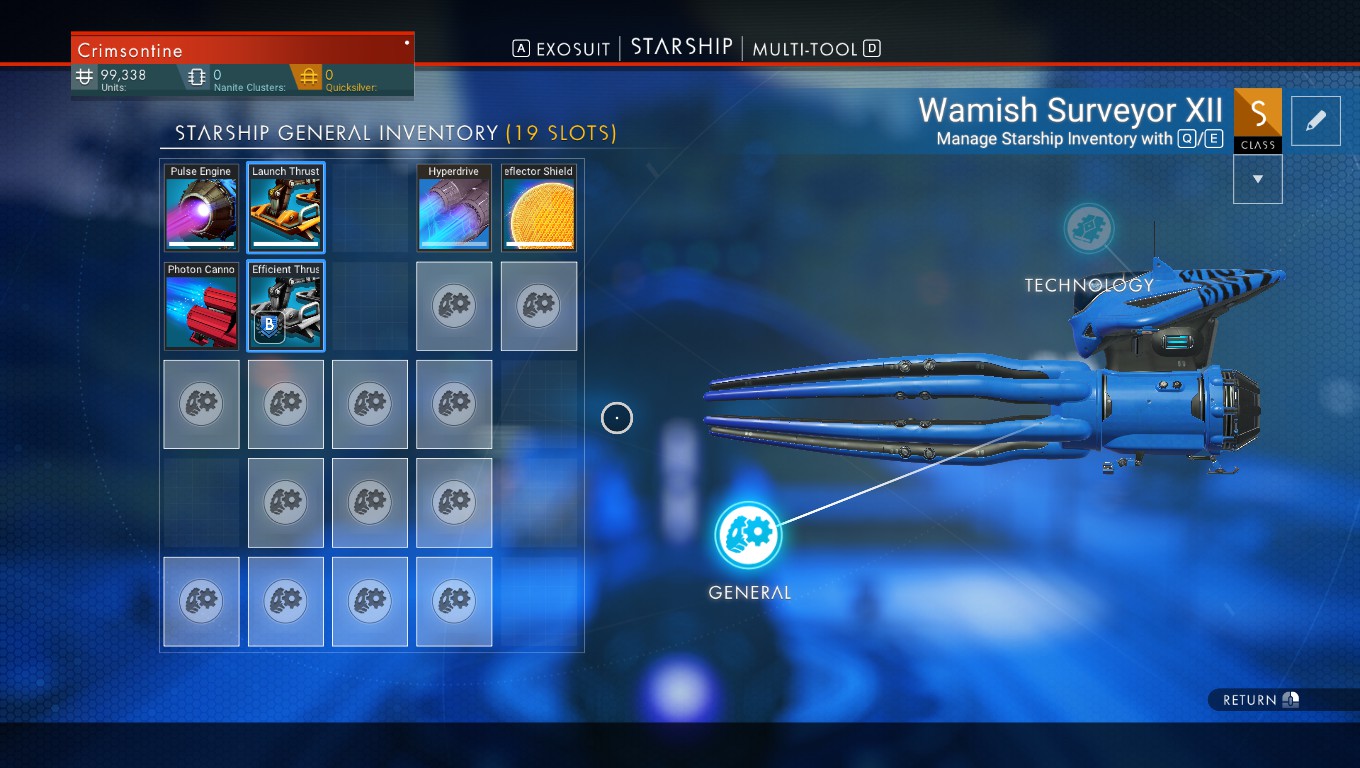Image resolution: width=1360 pixels, height=768 pixels.
Task: Select the Photon Cannon slot
Action: coord(201,306)
